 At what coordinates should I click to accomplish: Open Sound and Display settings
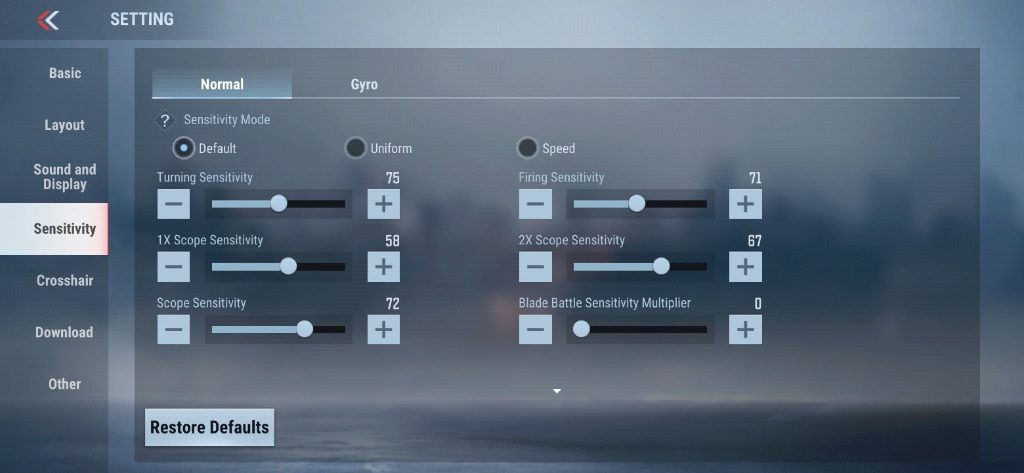[x=65, y=177]
